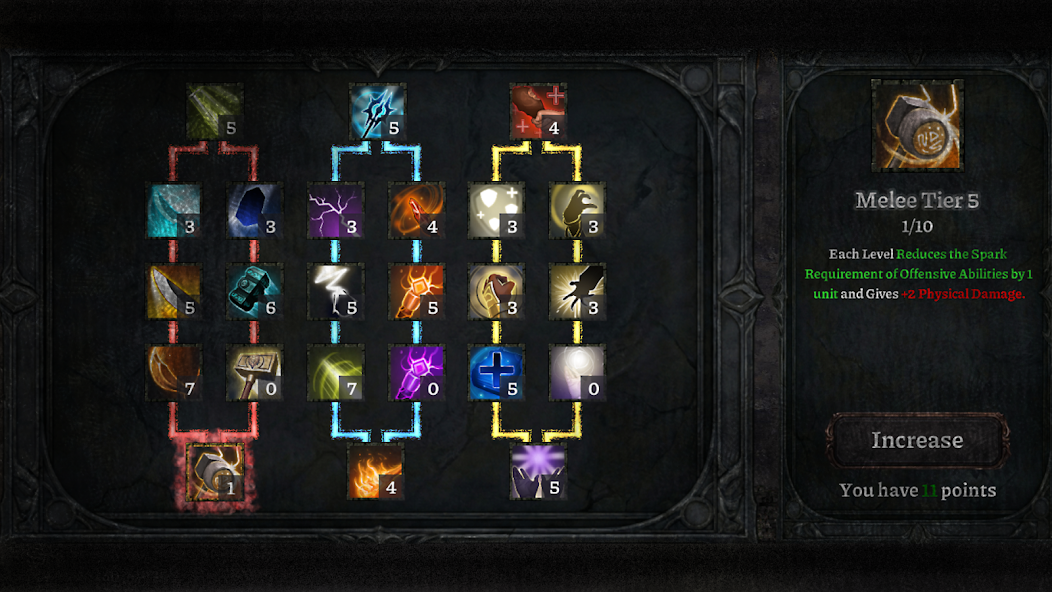Select the green sword skill node

[215, 112]
